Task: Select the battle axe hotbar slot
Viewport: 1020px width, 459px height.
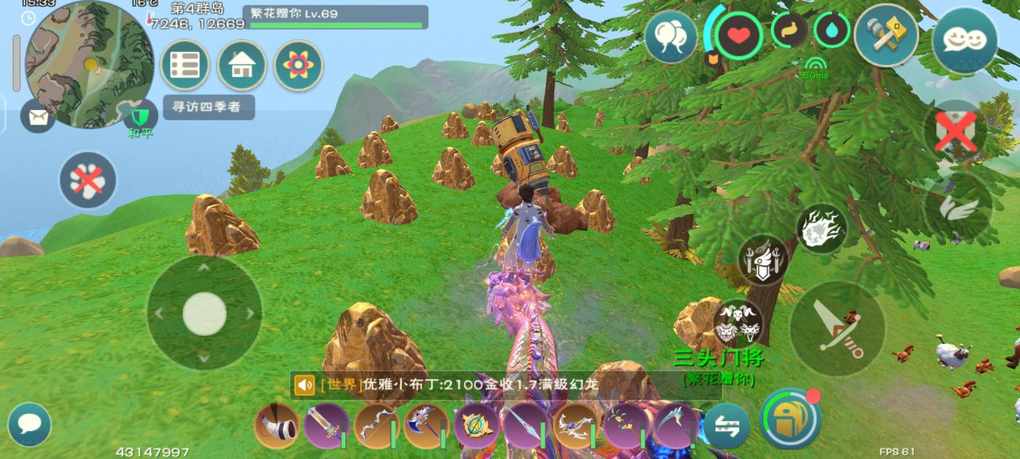Action: tap(425, 425)
